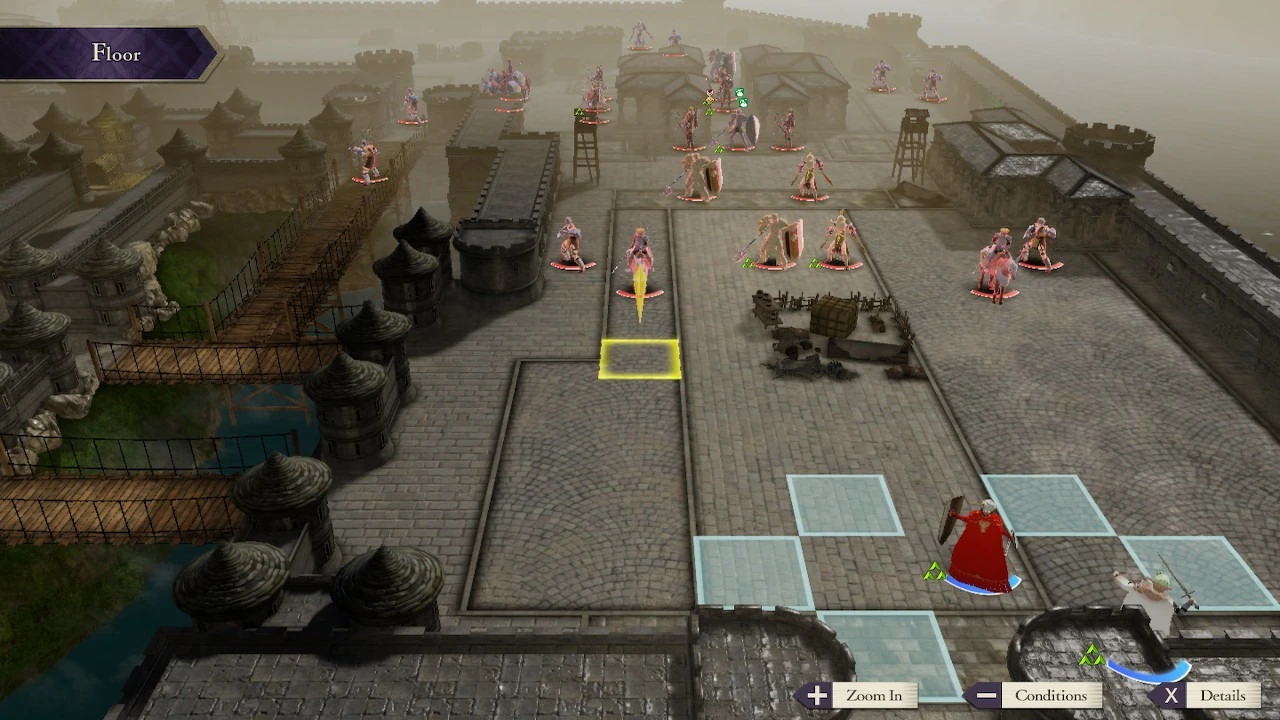
Task: Click the plus icon next to Zoom In
Action: (x=816, y=695)
